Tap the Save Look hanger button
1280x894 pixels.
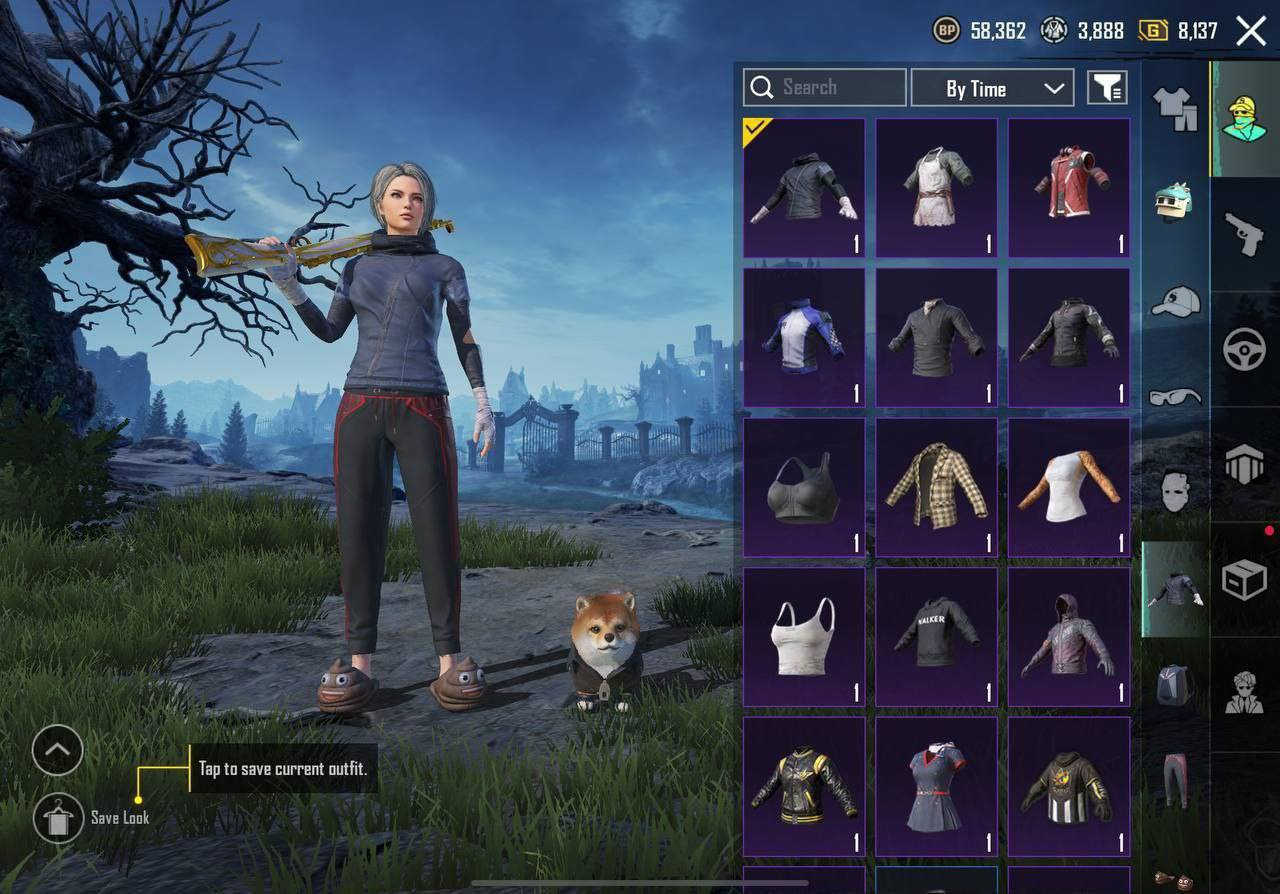(58, 819)
